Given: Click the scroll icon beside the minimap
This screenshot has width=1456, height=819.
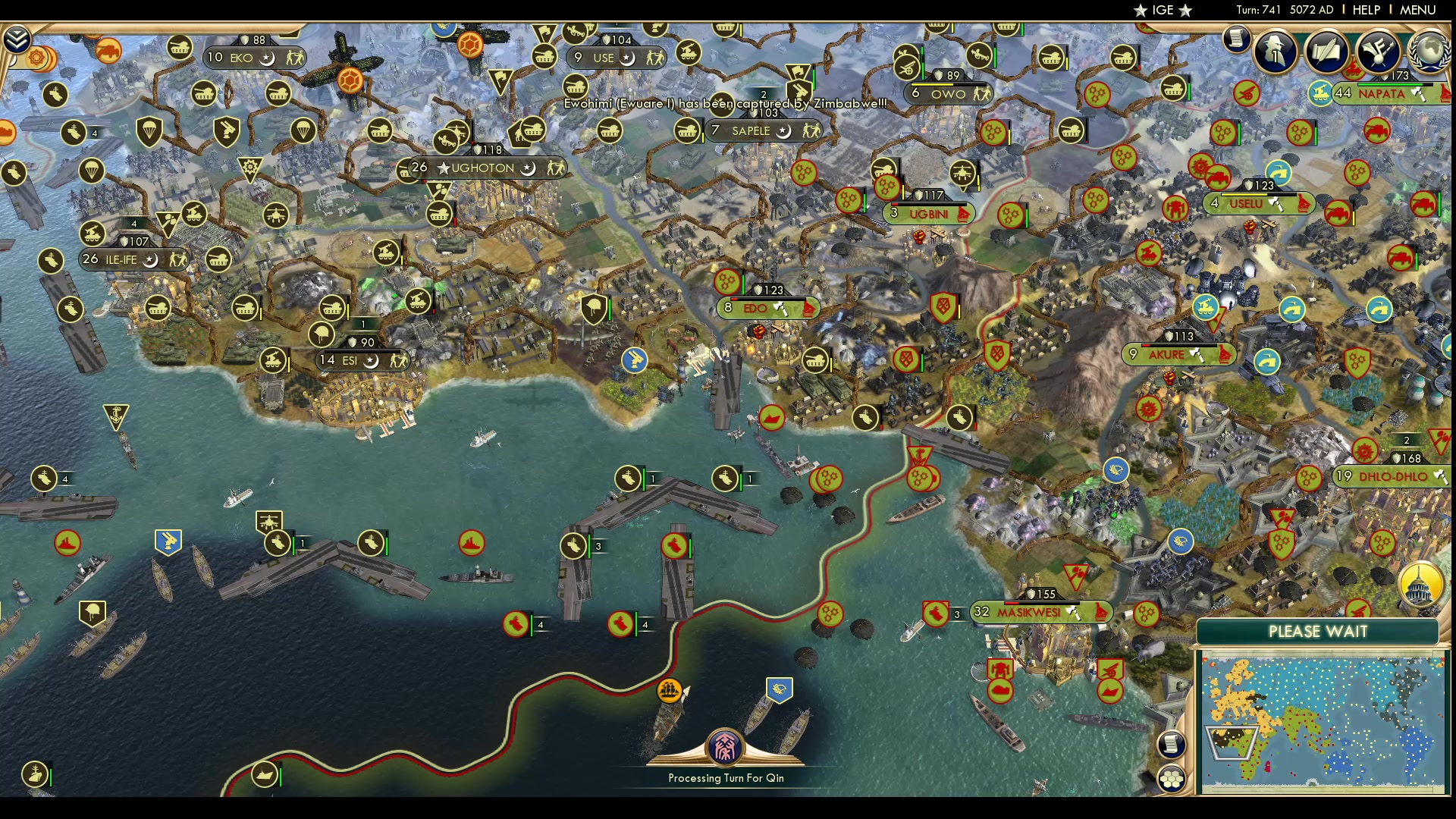Looking at the screenshot, I should tap(1171, 745).
